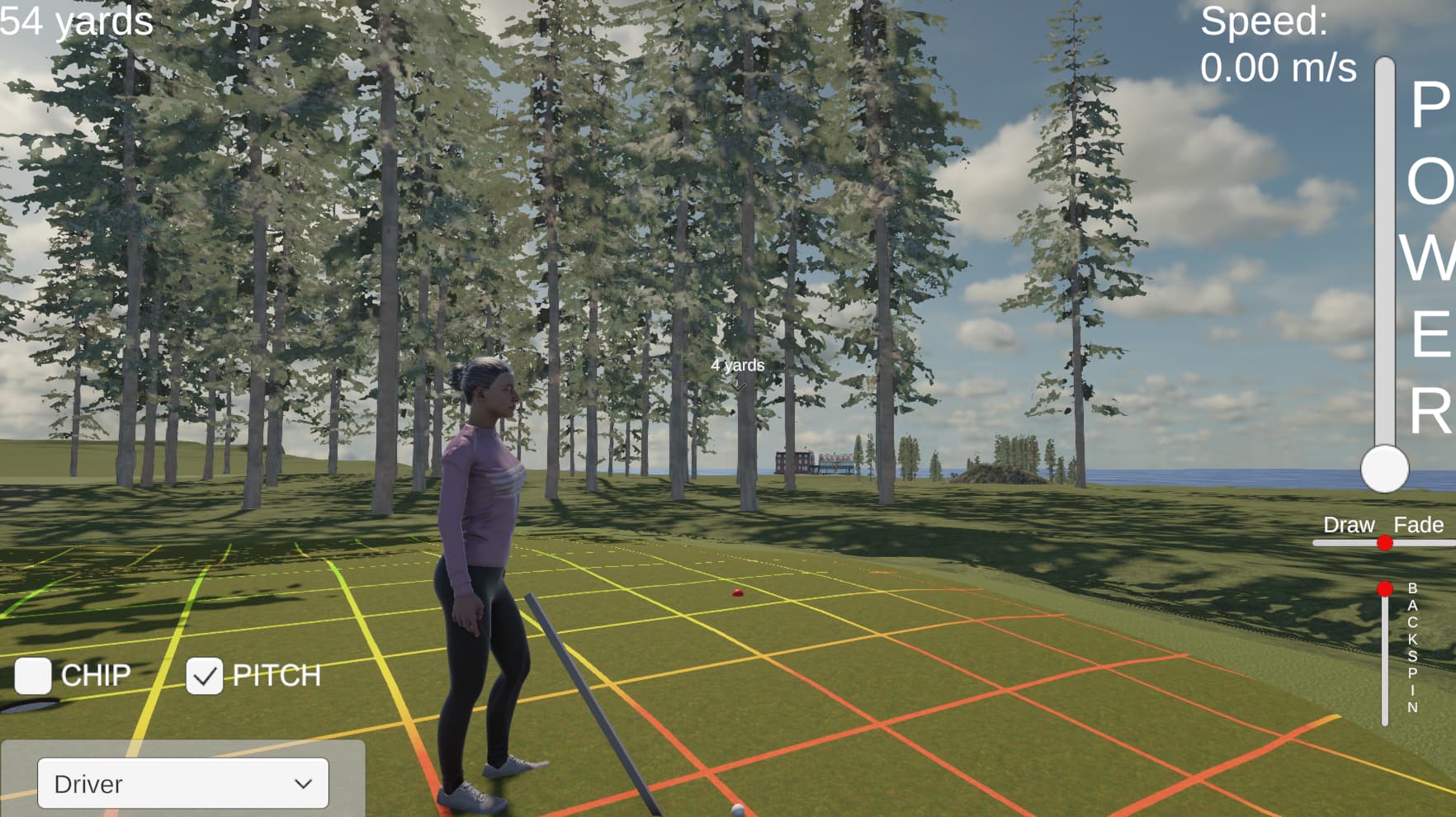
Task: Click the BACKSPIN slider red knob
Action: tap(1386, 589)
